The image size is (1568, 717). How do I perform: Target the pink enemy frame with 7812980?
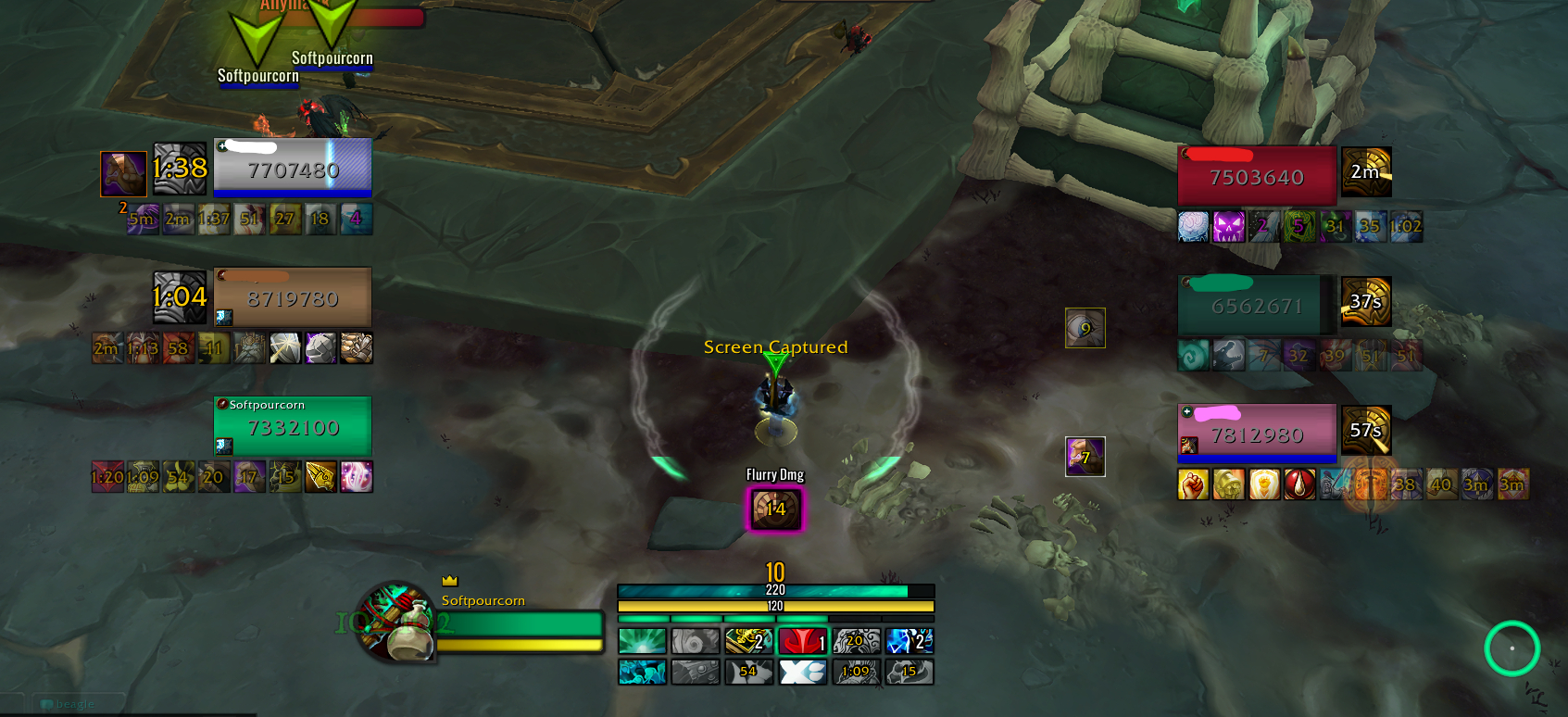click(x=1257, y=433)
